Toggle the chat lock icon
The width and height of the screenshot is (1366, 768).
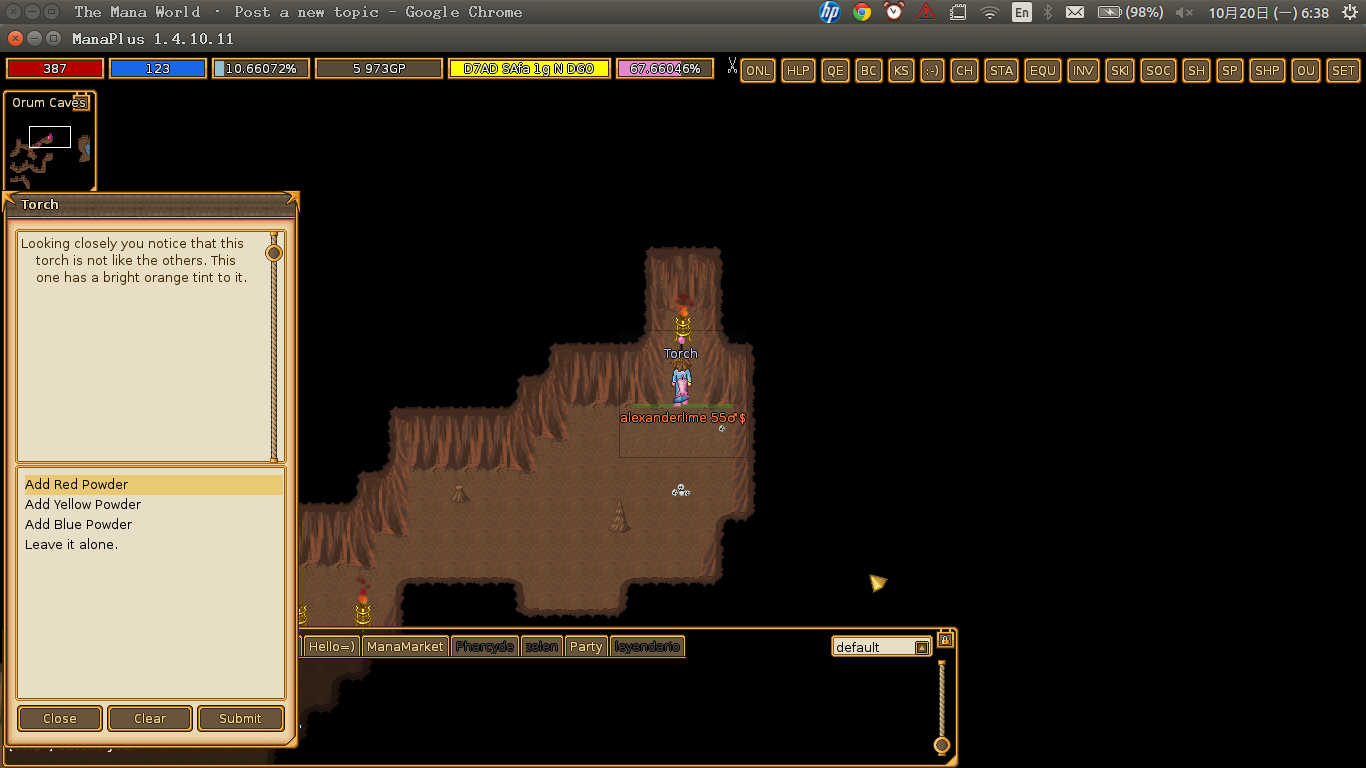tap(945, 639)
